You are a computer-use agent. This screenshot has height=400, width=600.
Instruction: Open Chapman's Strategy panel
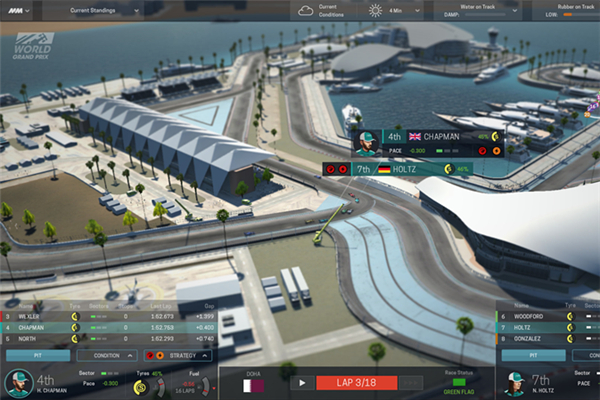181,355
